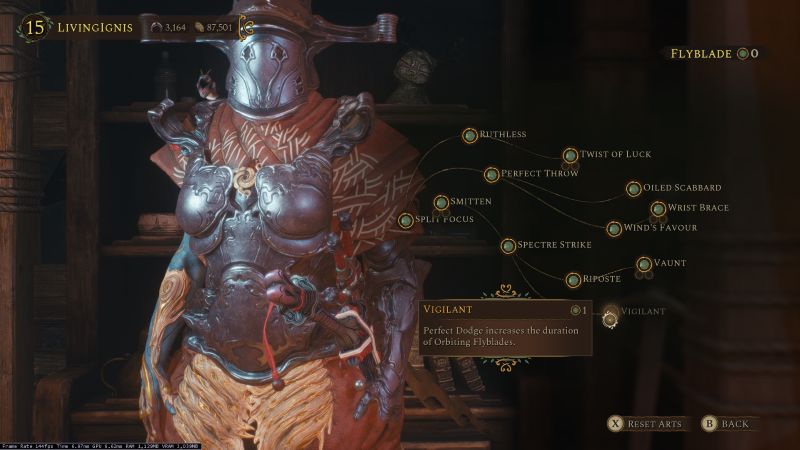Select the Wrist Brace art node

click(x=658, y=209)
